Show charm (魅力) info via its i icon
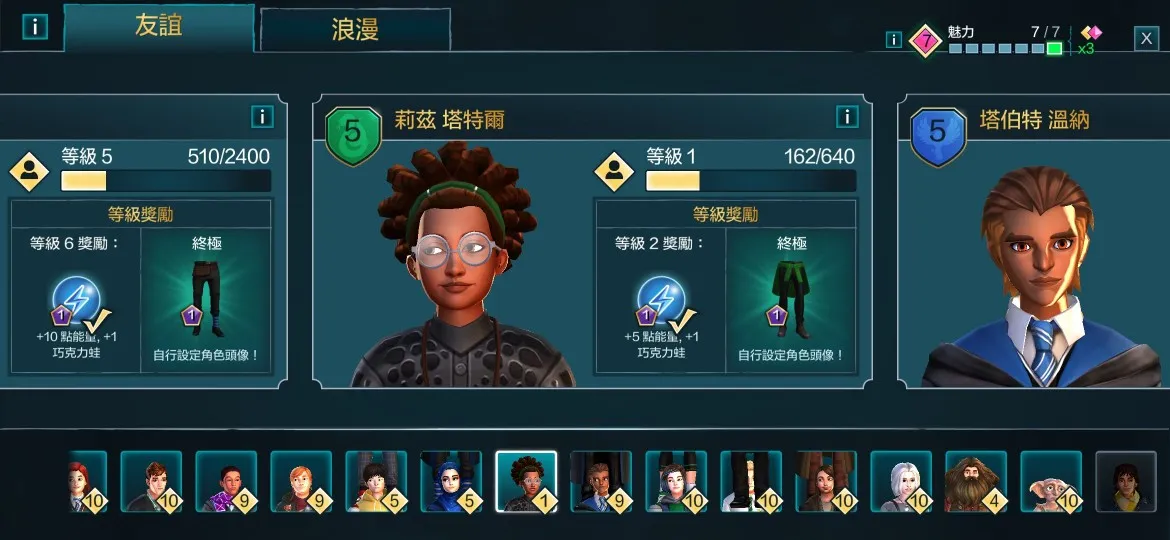The image size is (1170, 540). pyautogui.click(x=894, y=40)
